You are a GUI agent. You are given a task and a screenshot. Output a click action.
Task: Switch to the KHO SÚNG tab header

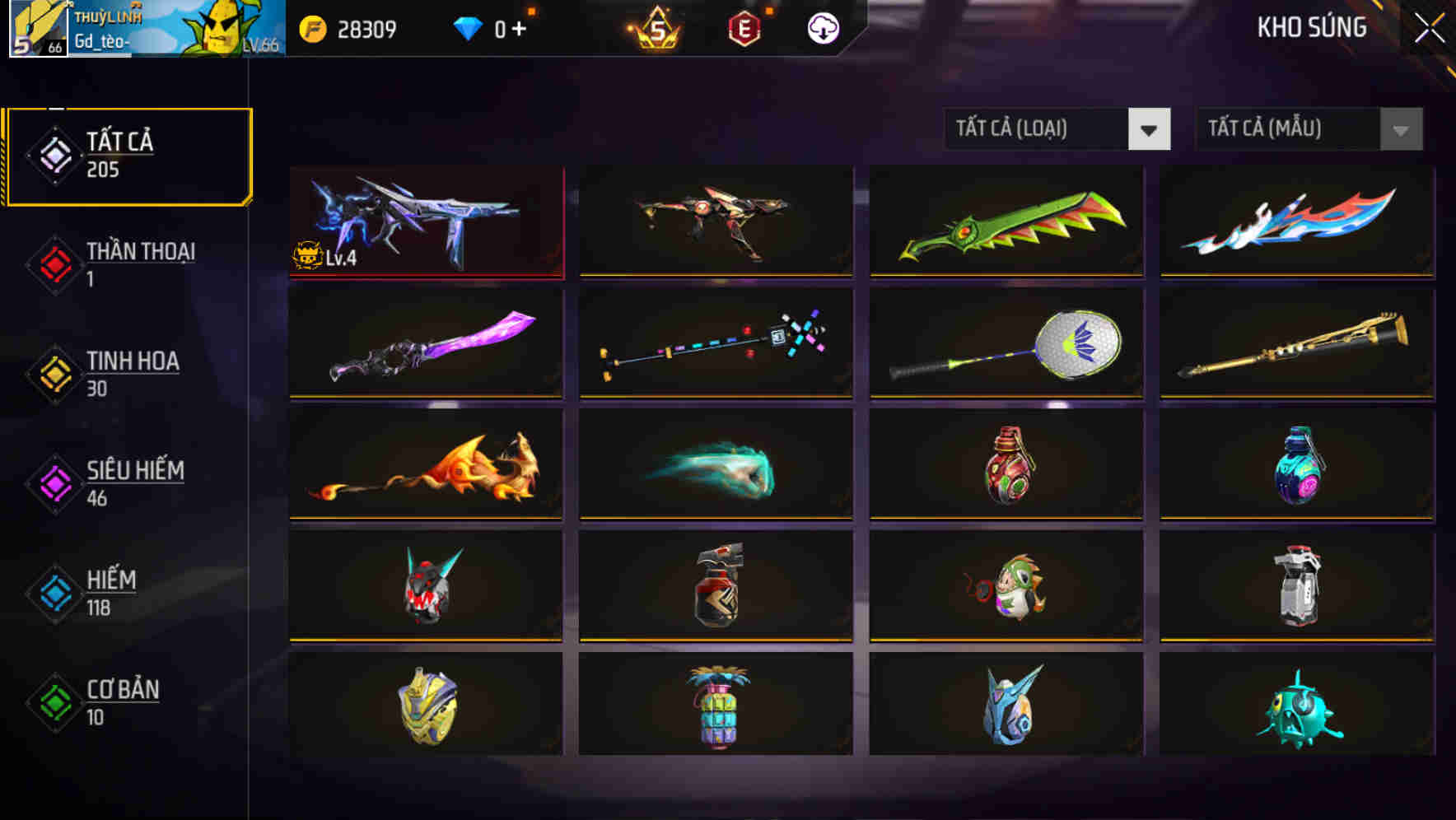coord(1312,27)
